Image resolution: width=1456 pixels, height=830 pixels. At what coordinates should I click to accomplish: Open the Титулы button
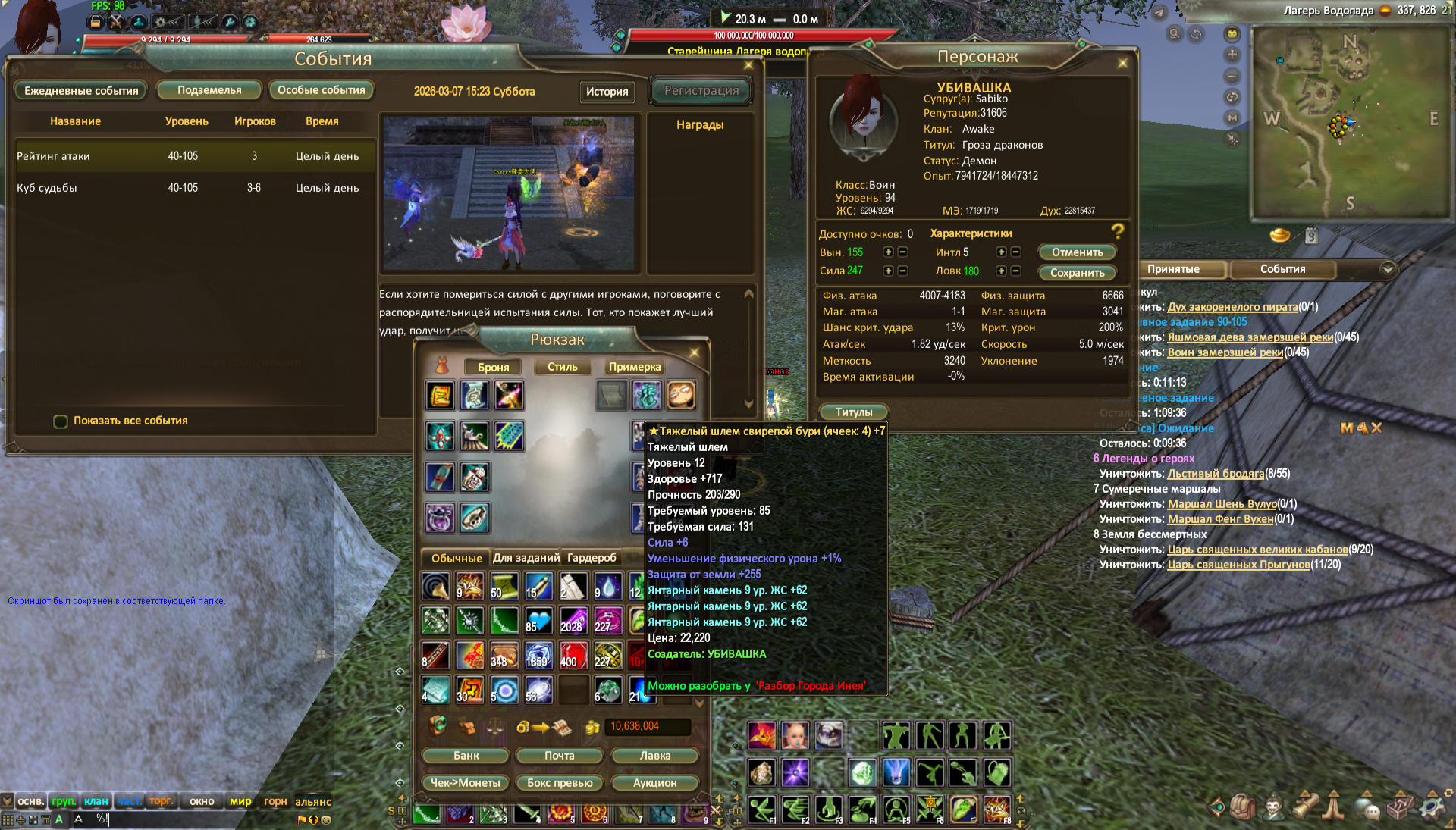(854, 412)
